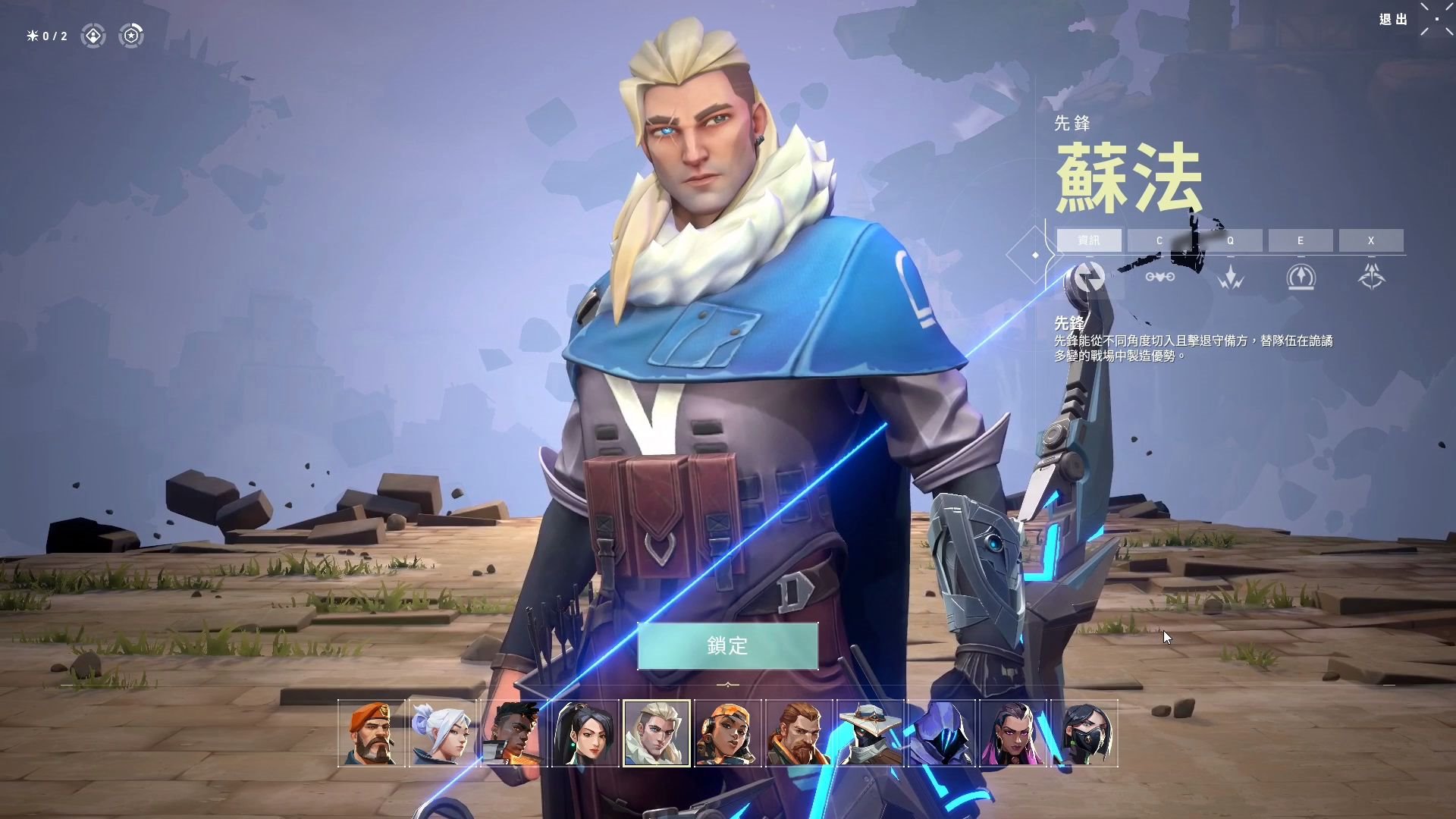Click the agent contract progress icon top-left
The height and width of the screenshot is (819, 1456).
[93, 36]
